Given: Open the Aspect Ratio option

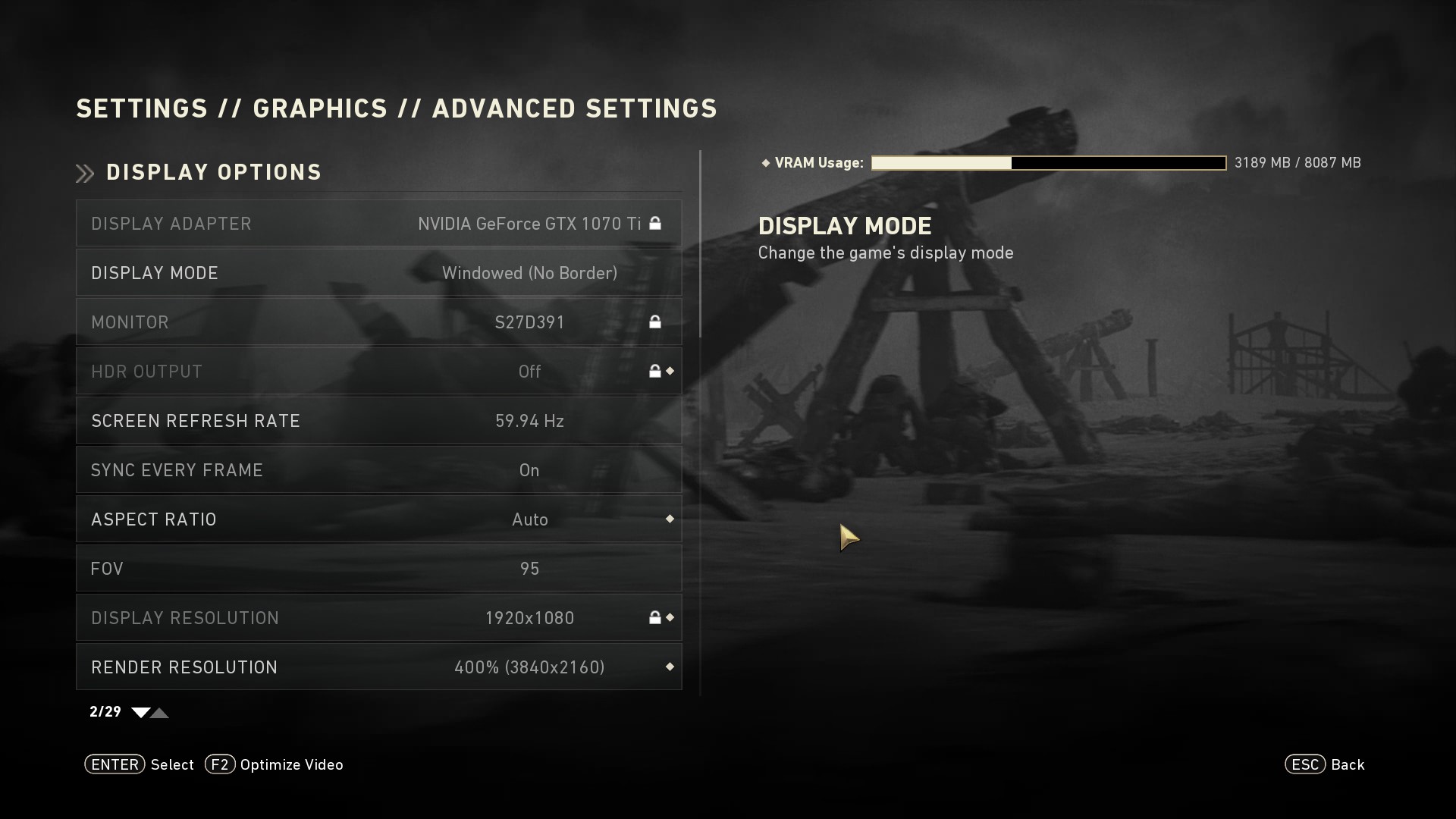Looking at the screenshot, I should pos(378,519).
